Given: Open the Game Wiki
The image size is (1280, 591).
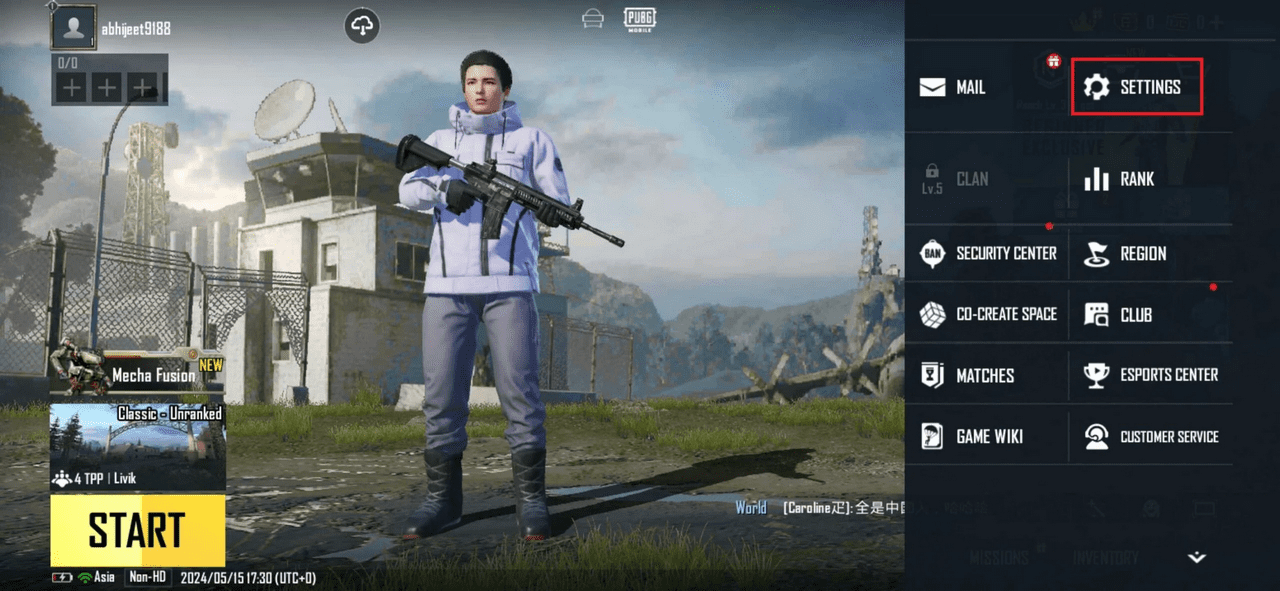Looking at the screenshot, I should (x=975, y=436).
